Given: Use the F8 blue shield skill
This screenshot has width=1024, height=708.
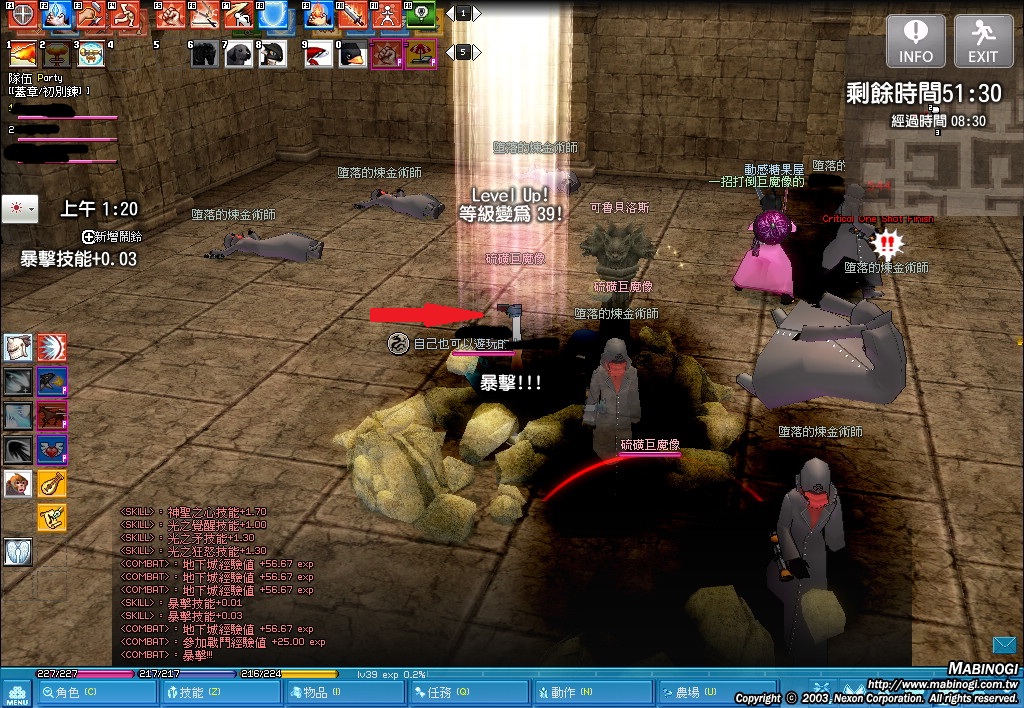Looking at the screenshot, I should [x=271, y=14].
